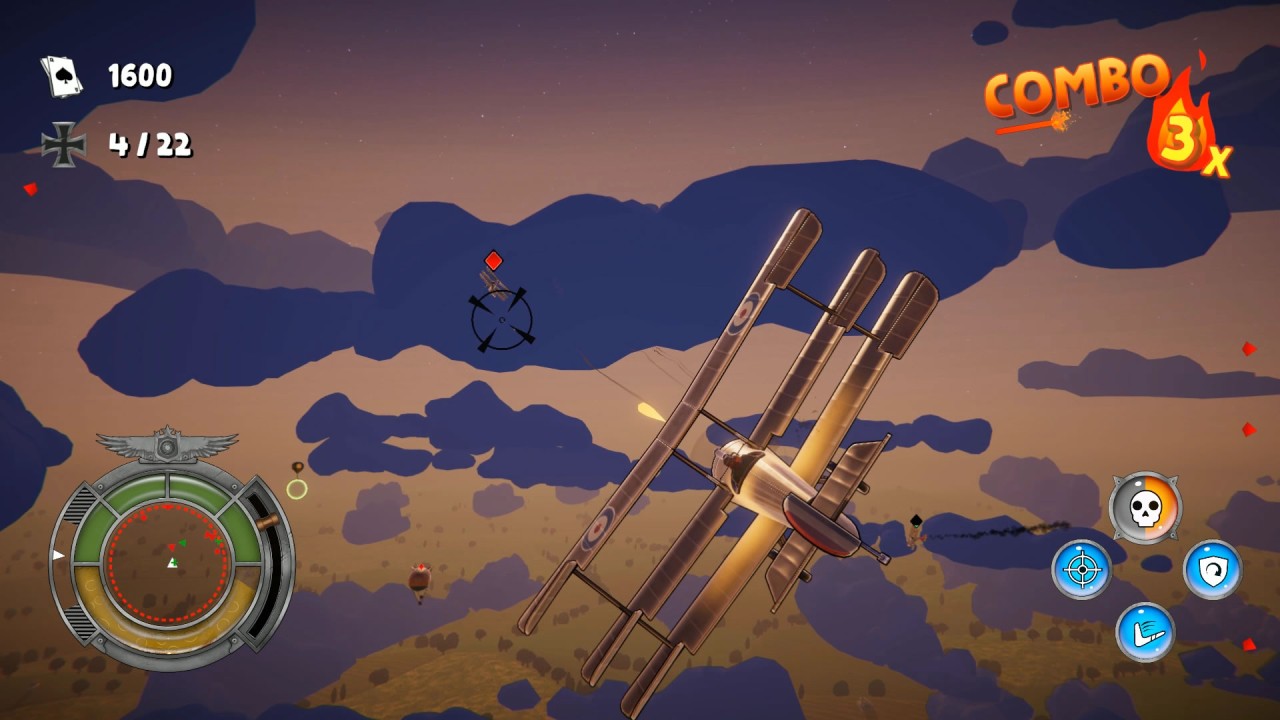Trigger the crosshair targeting ability
This screenshot has height=720, width=1280.
click(x=1081, y=570)
